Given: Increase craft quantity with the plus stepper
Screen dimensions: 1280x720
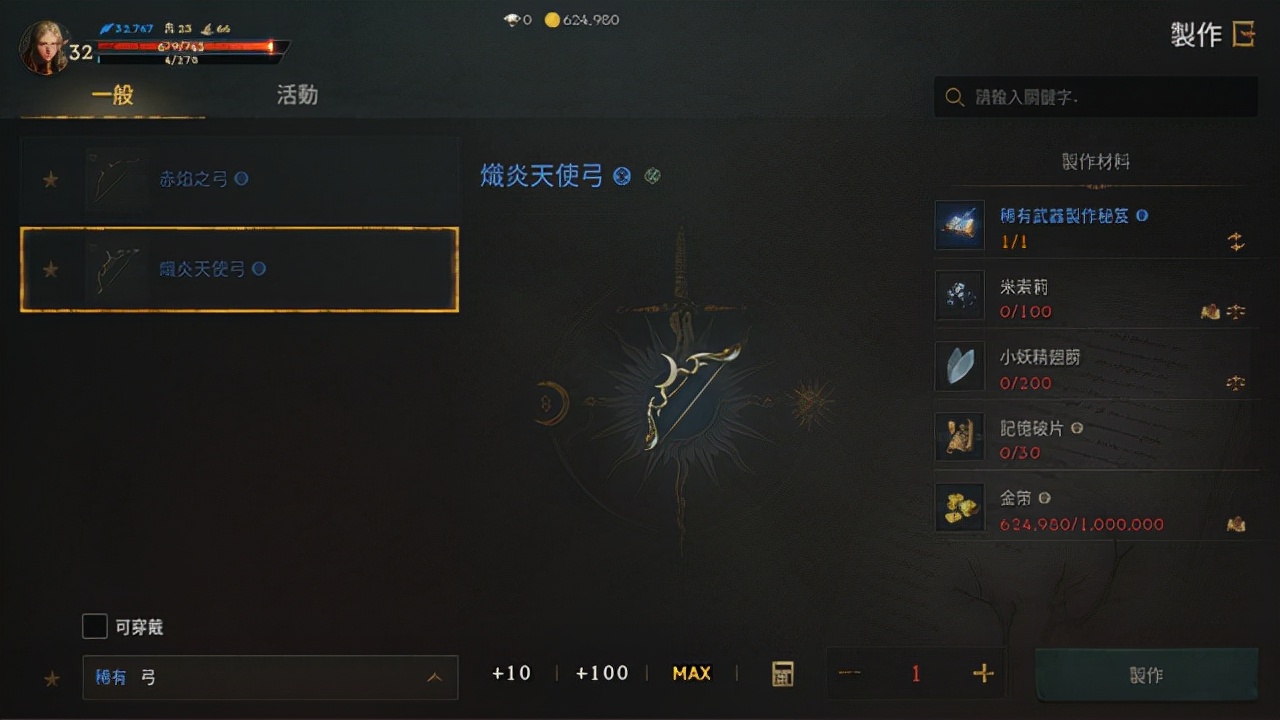Looking at the screenshot, I should (x=981, y=673).
